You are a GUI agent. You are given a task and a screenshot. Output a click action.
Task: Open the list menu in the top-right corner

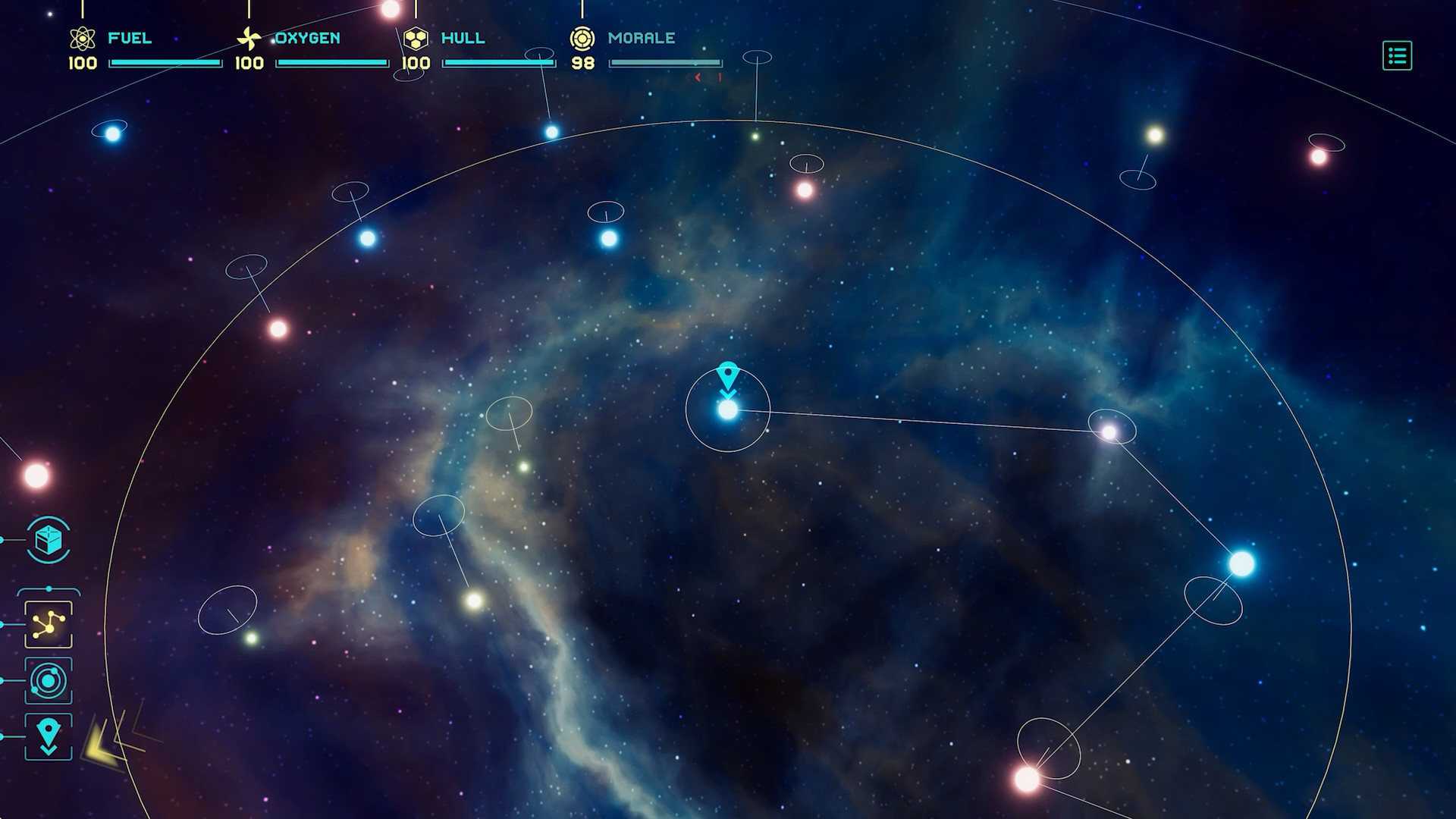click(x=1398, y=56)
